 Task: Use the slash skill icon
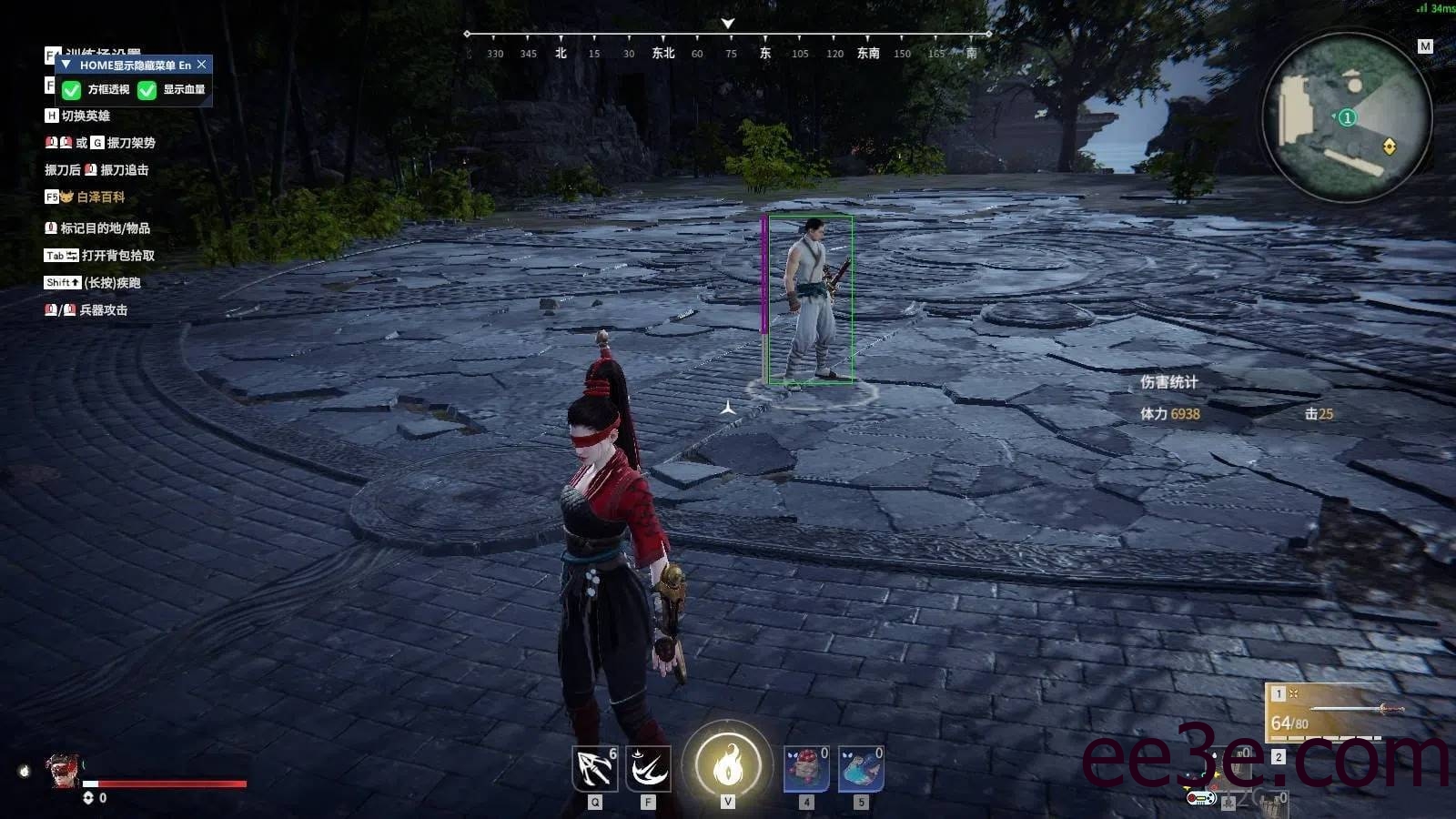[x=648, y=769]
